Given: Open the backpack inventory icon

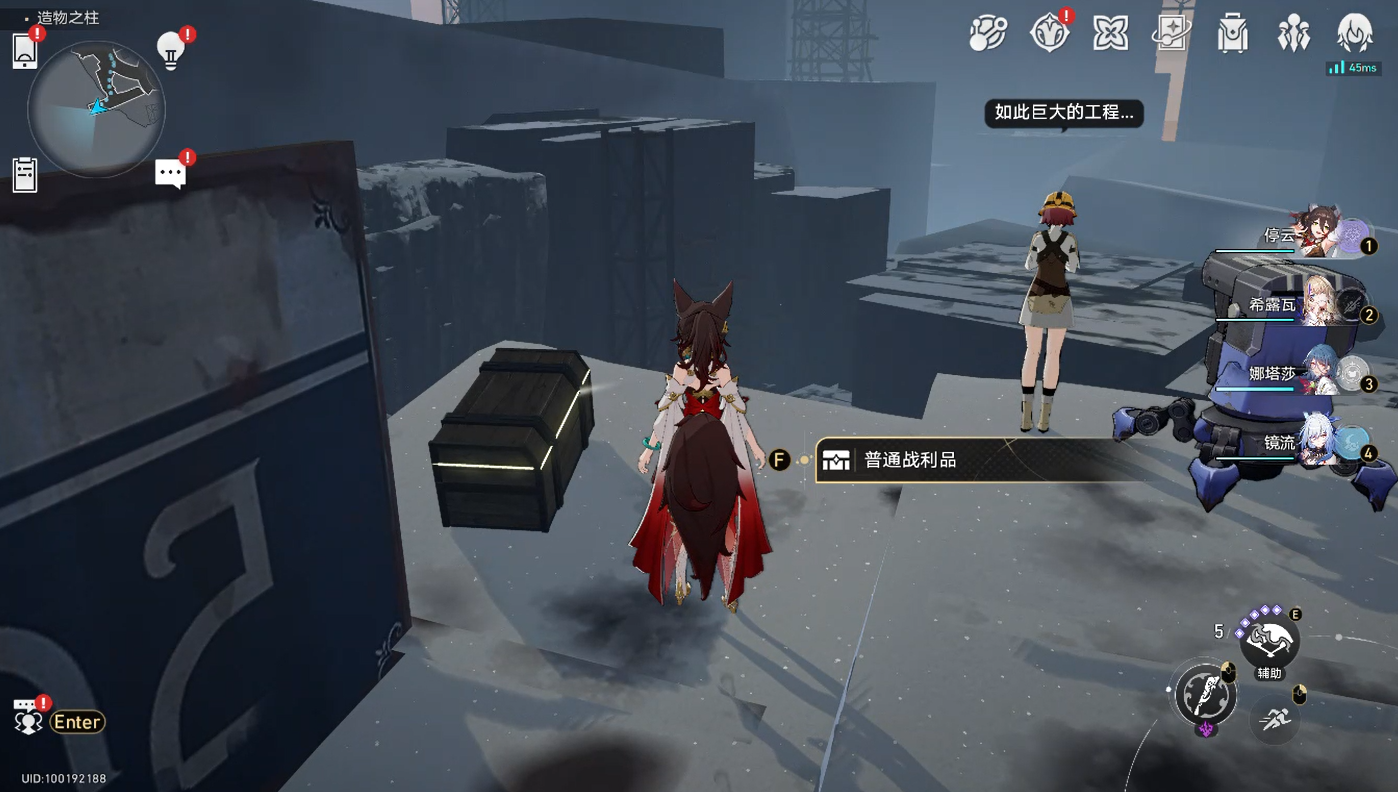Looking at the screenshot, I should point(1232,34).
